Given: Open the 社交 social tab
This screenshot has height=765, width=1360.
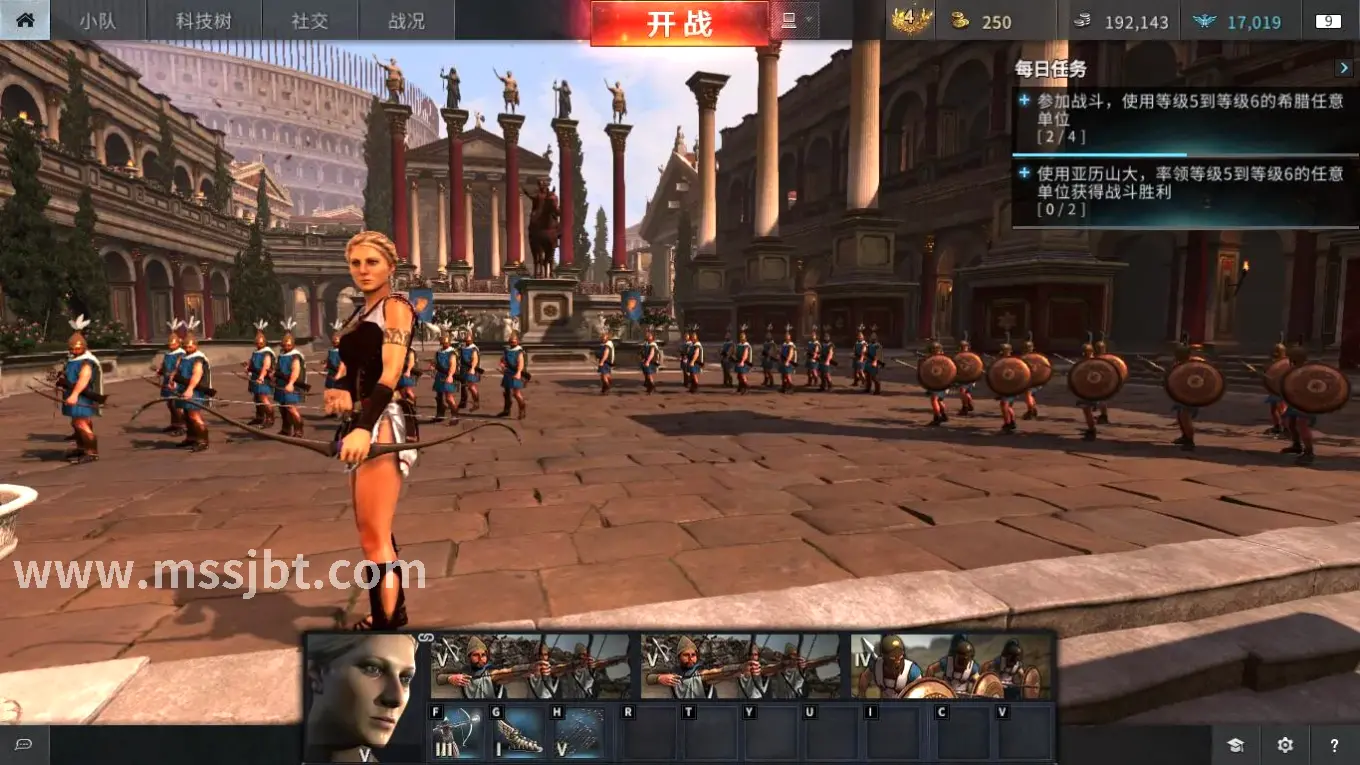Looking at the screenshot, I should click(310, 21).
